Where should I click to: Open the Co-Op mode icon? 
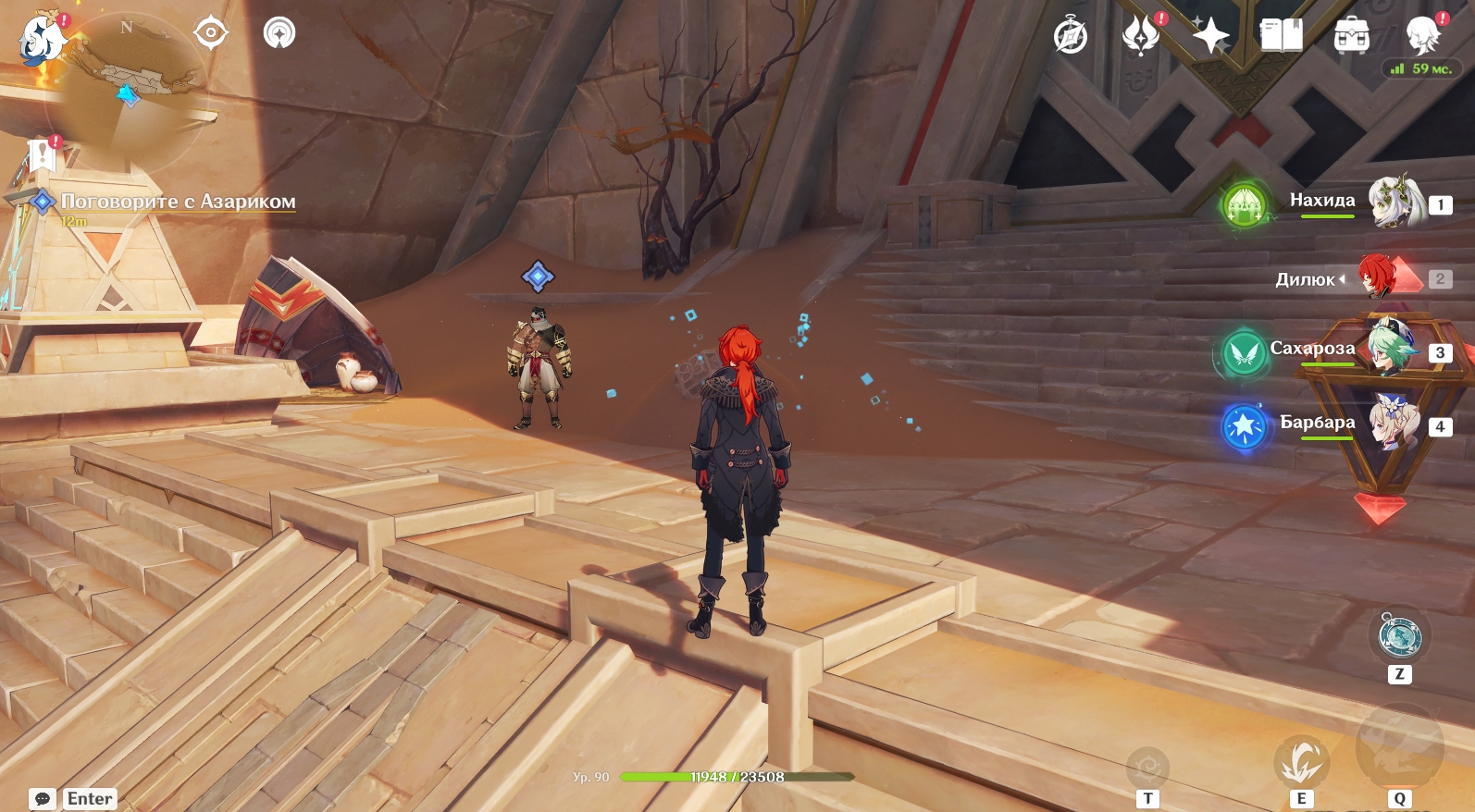[279, 33]
